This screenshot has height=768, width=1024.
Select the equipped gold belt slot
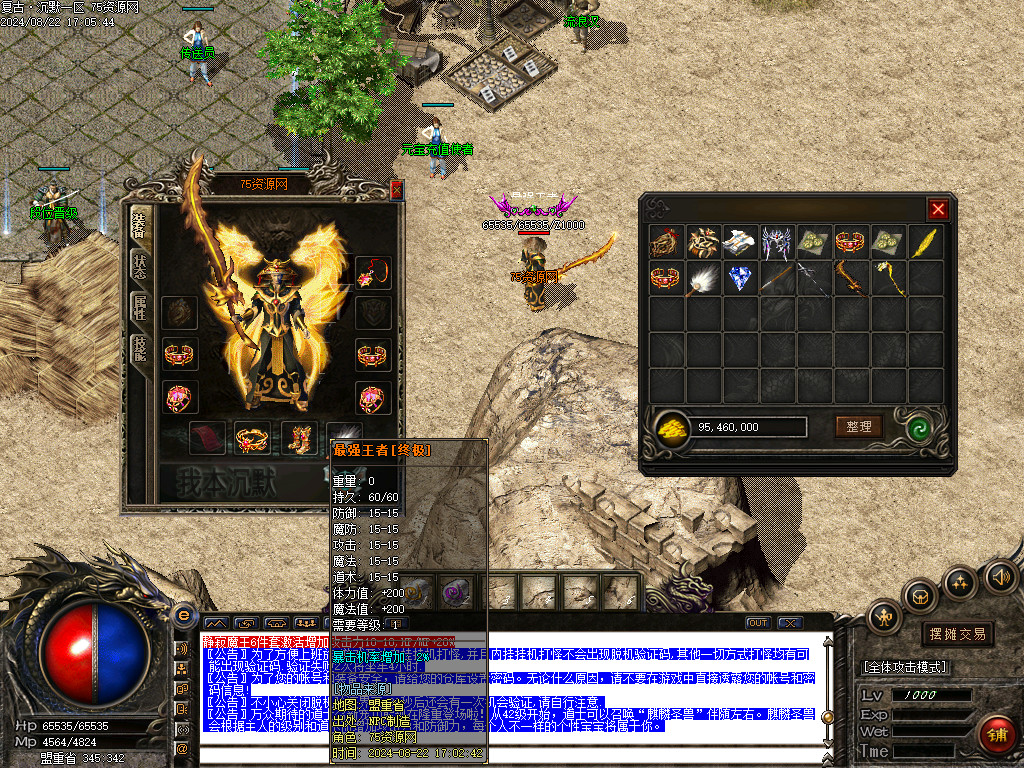coord(252,438)
